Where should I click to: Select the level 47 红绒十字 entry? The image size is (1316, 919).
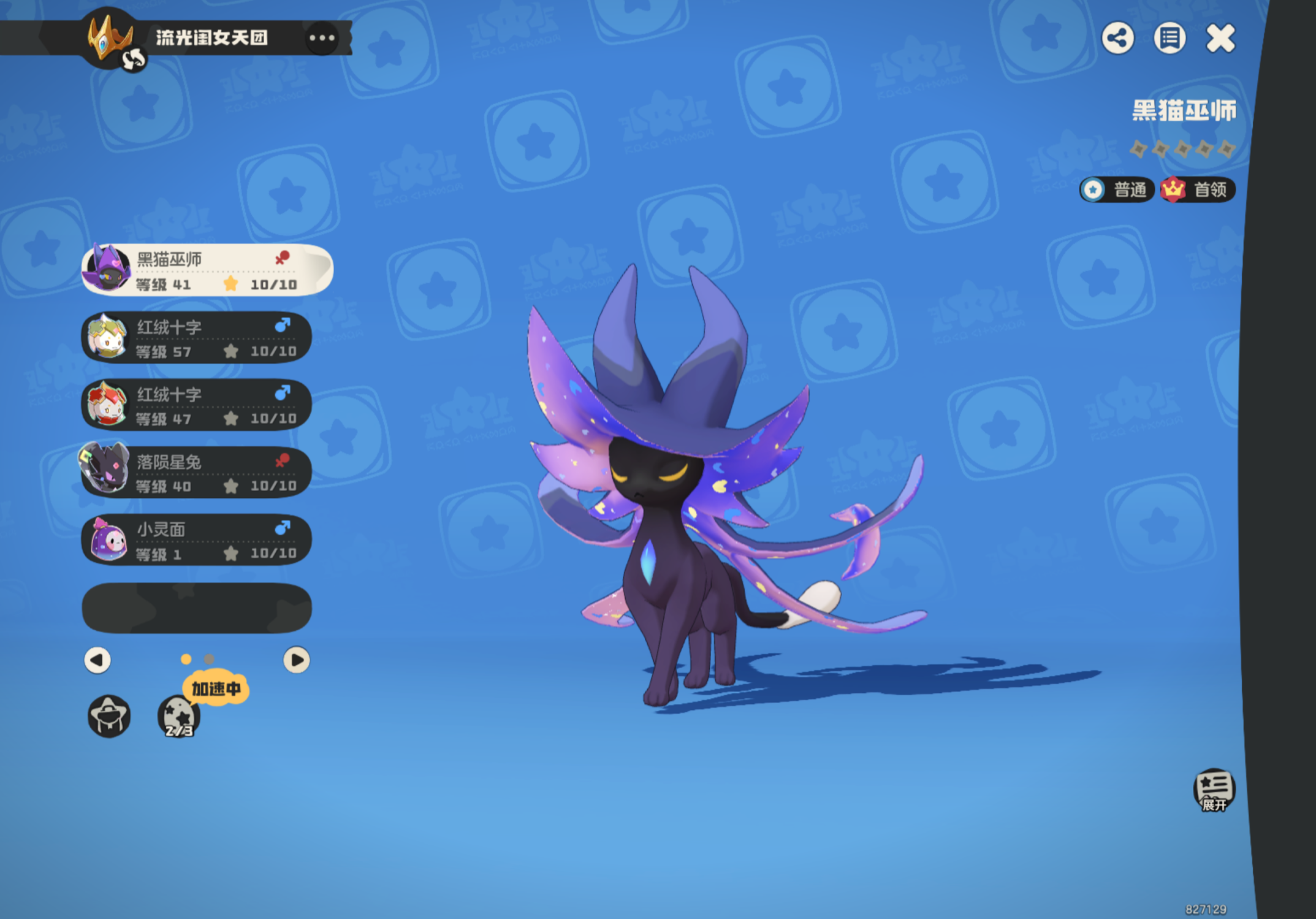[196, 405]
